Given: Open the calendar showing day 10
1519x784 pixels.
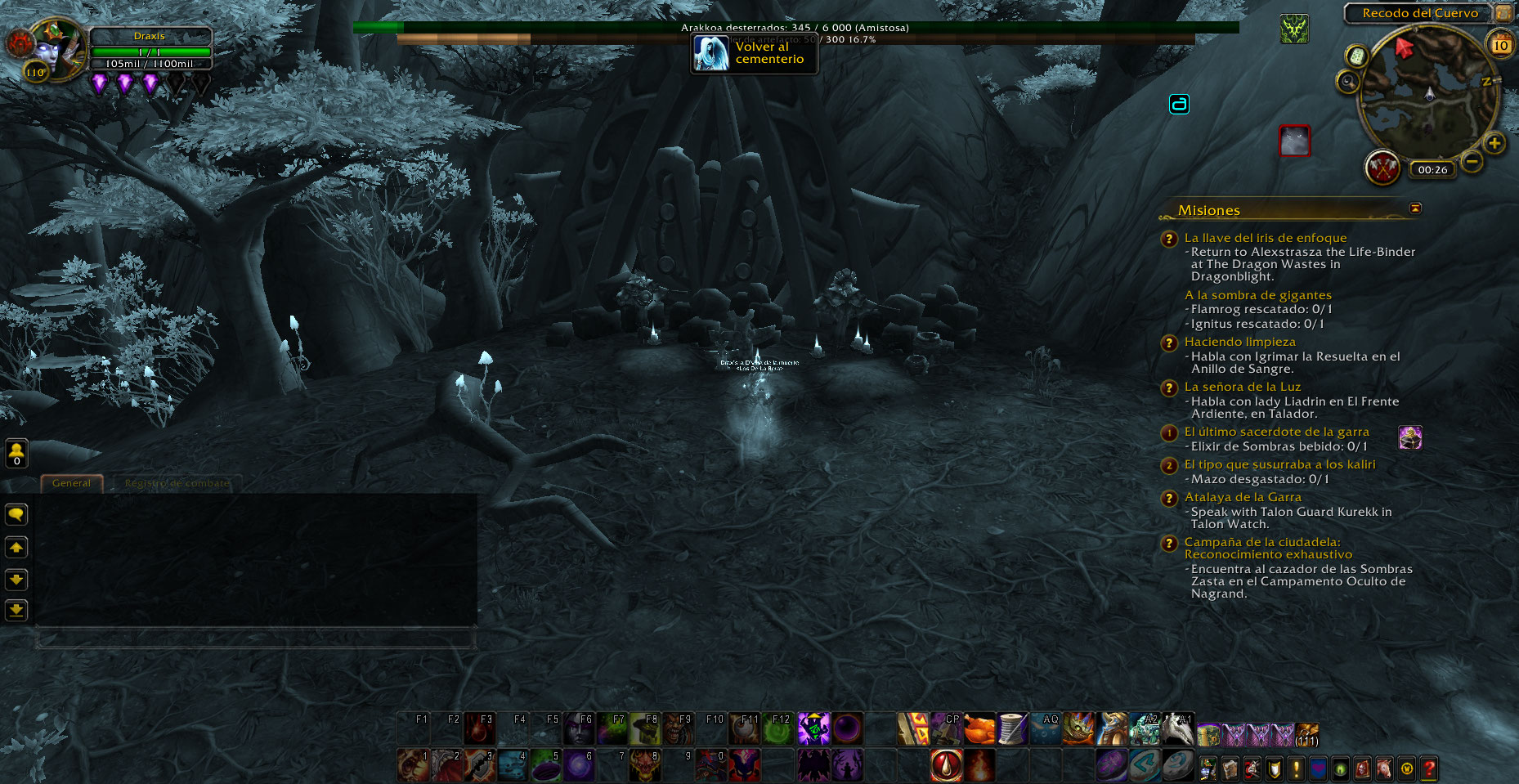Looking at the screenshot, I should tap(1501, 45).
